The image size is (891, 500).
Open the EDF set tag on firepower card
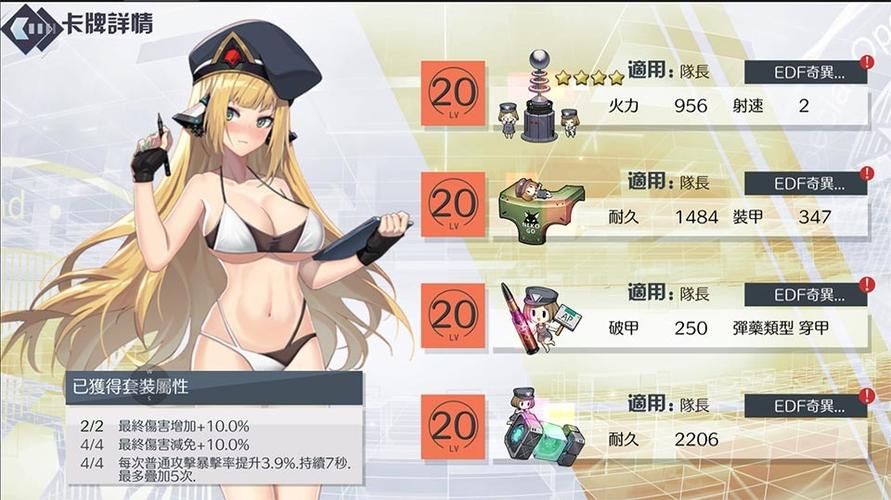[x=803, y=72]
